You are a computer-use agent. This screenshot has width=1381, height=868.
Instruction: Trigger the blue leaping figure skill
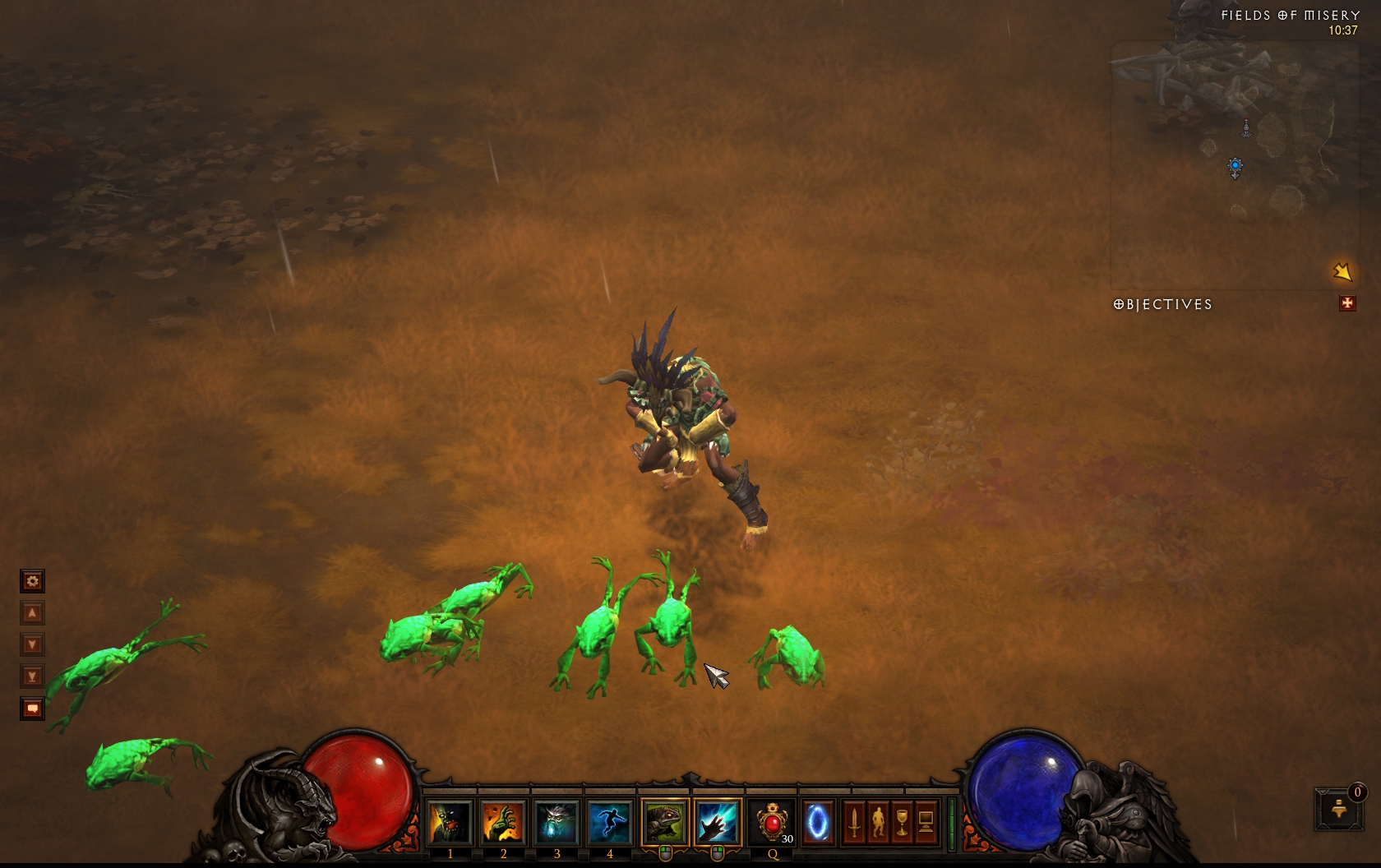point(609,822)
